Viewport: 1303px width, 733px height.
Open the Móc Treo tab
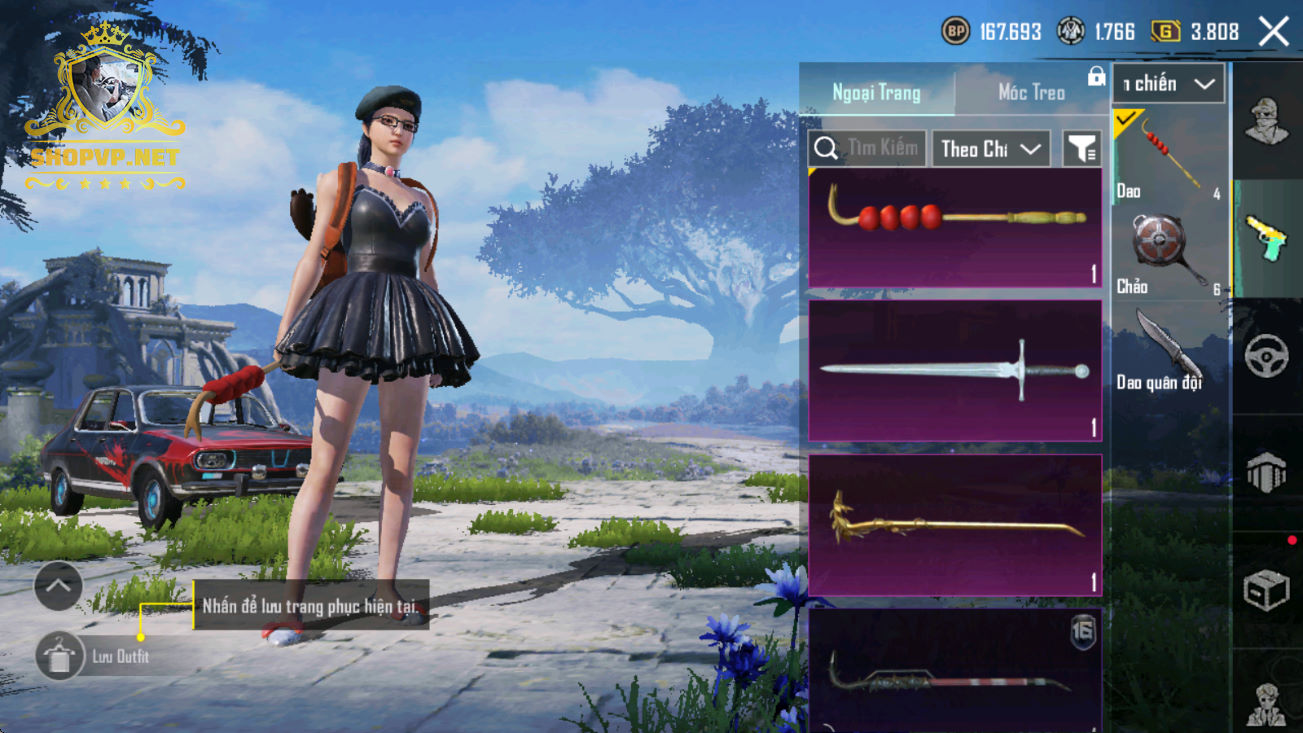1031,93
